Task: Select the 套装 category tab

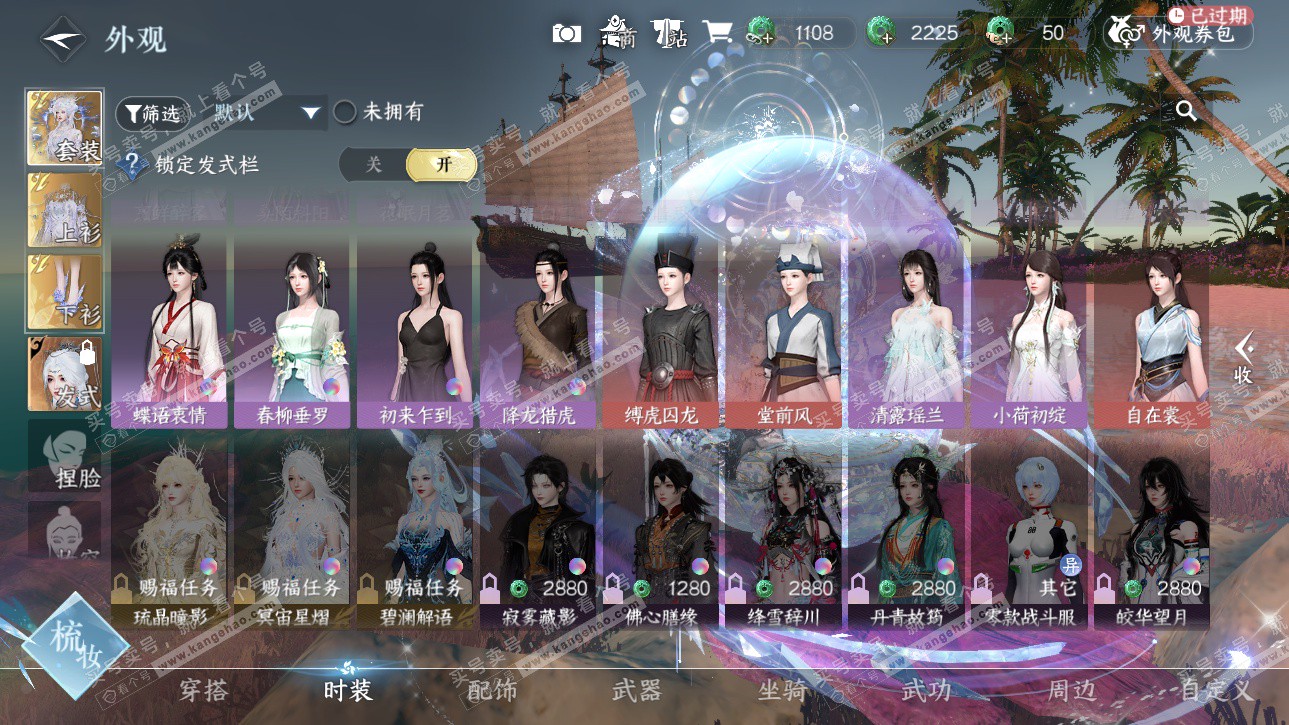Action: [65, 128]
